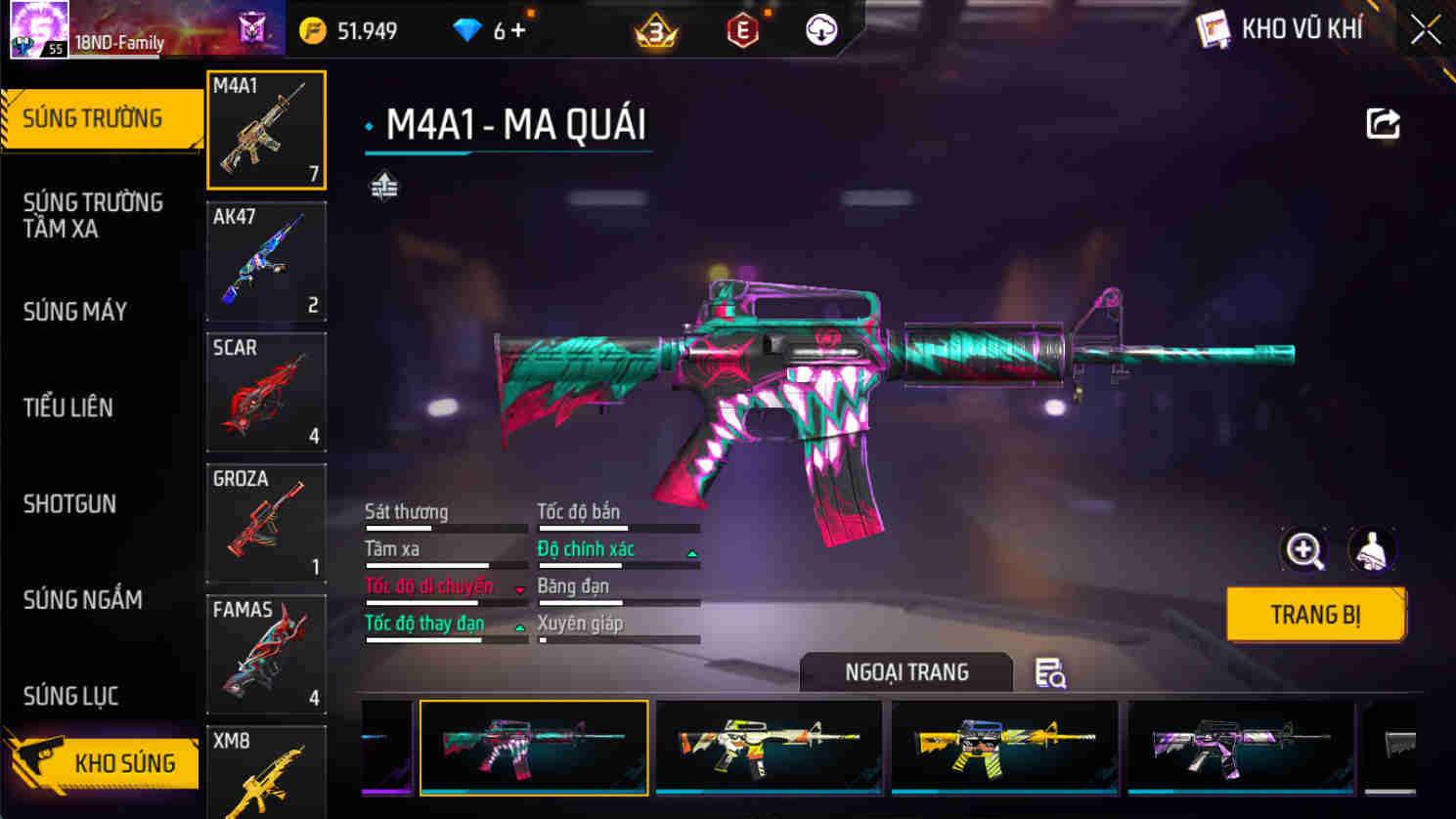Preview skin on character icon
1456x819 pixels.
[1372, 550]
